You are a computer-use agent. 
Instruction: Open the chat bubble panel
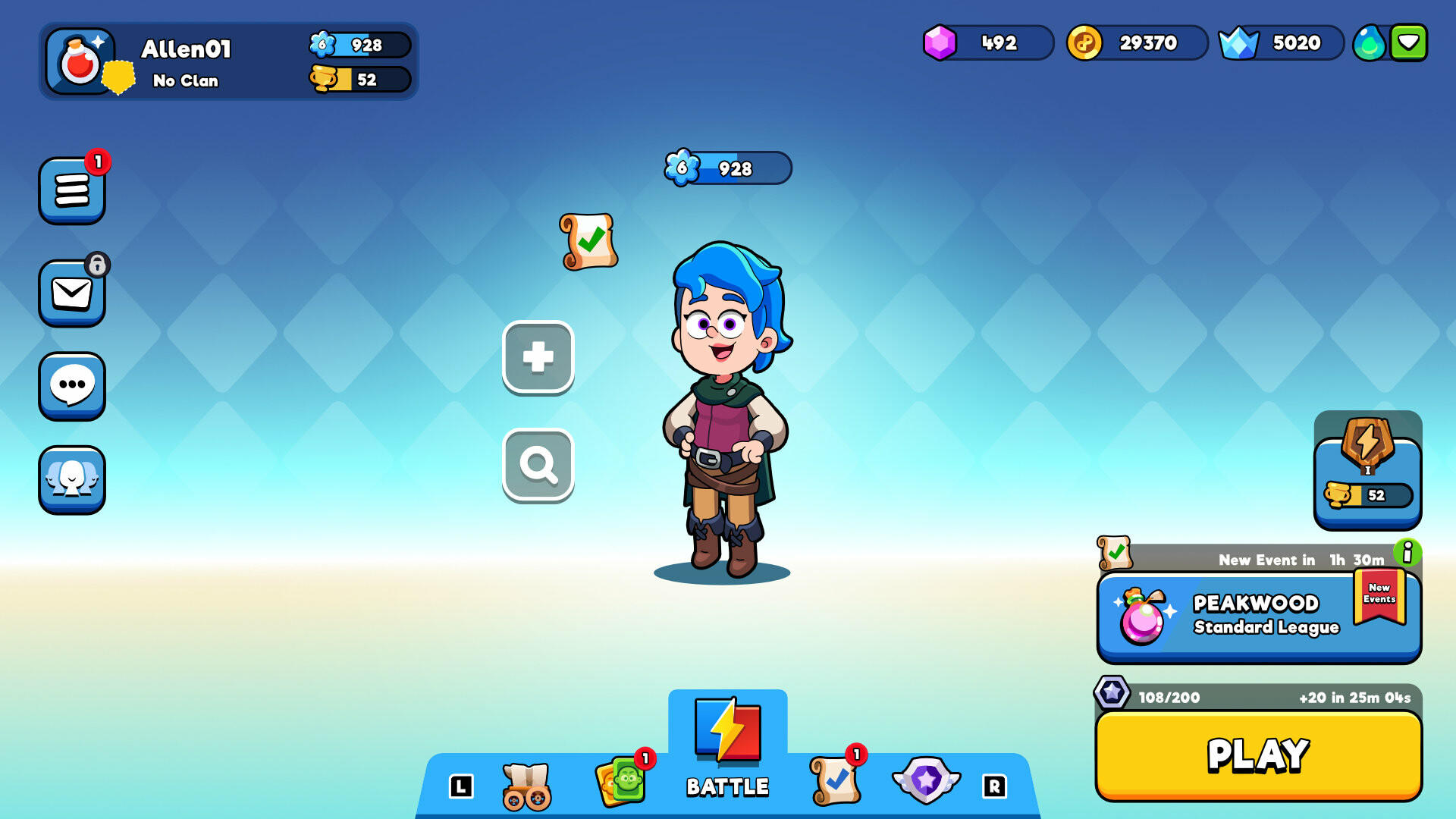tap(71, 387)
